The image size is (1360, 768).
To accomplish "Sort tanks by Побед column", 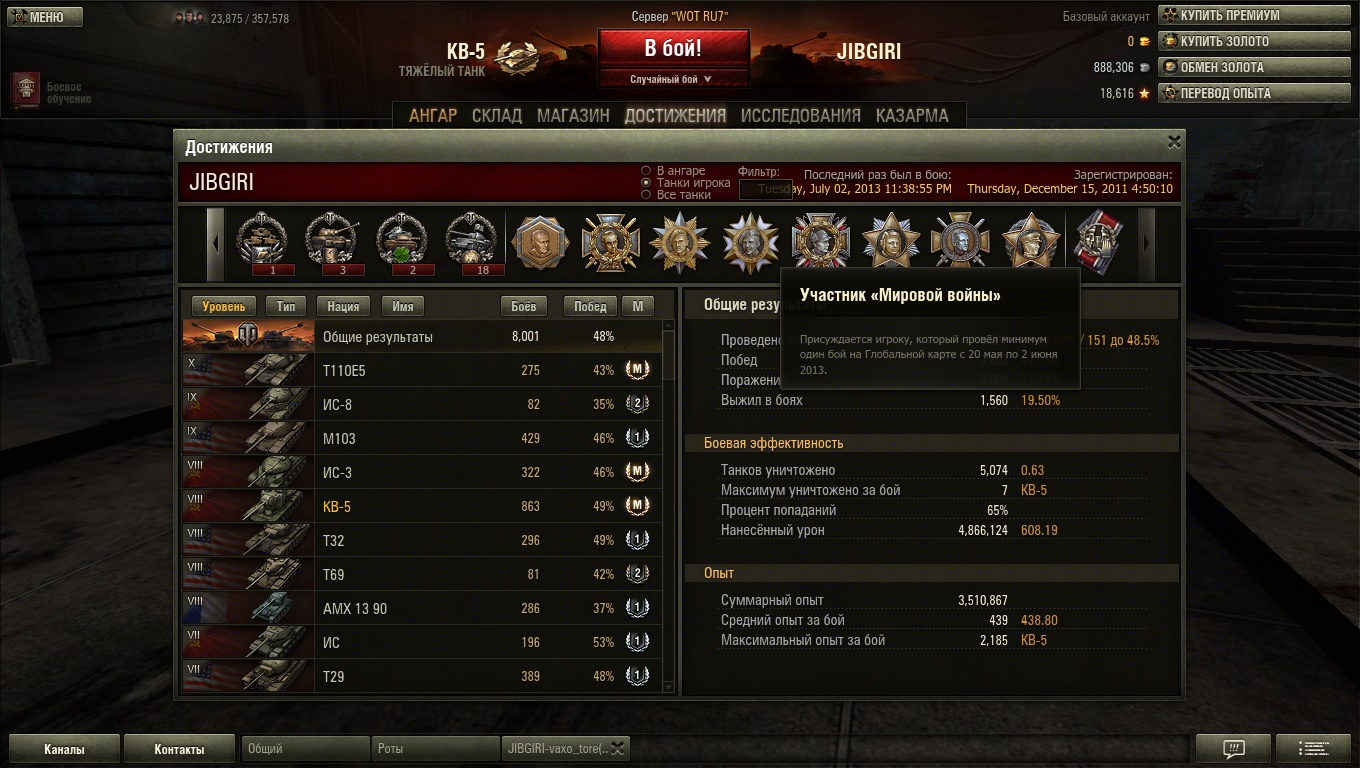I will coord(590,306).
